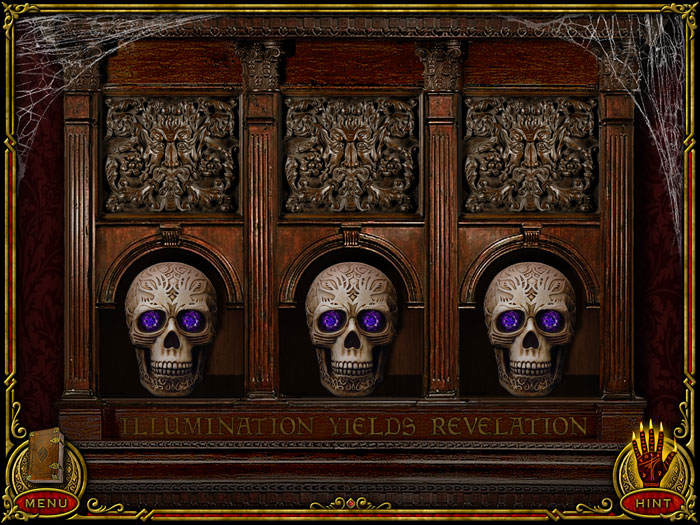The height and width of the screenshot is (525, 700).
Task: Use the Hint button
Action: point(652,501)
